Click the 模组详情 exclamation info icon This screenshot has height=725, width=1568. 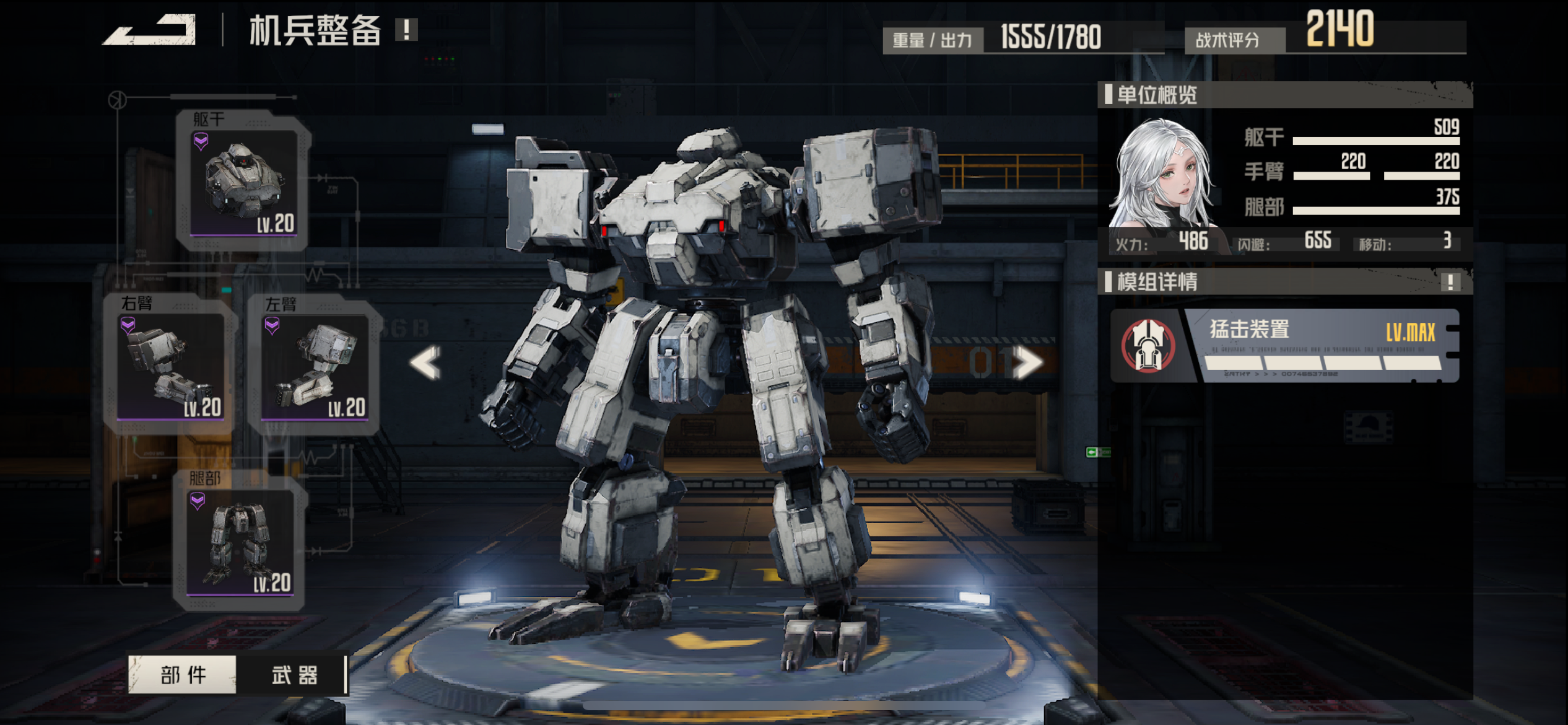click(x=1450, y=282)
